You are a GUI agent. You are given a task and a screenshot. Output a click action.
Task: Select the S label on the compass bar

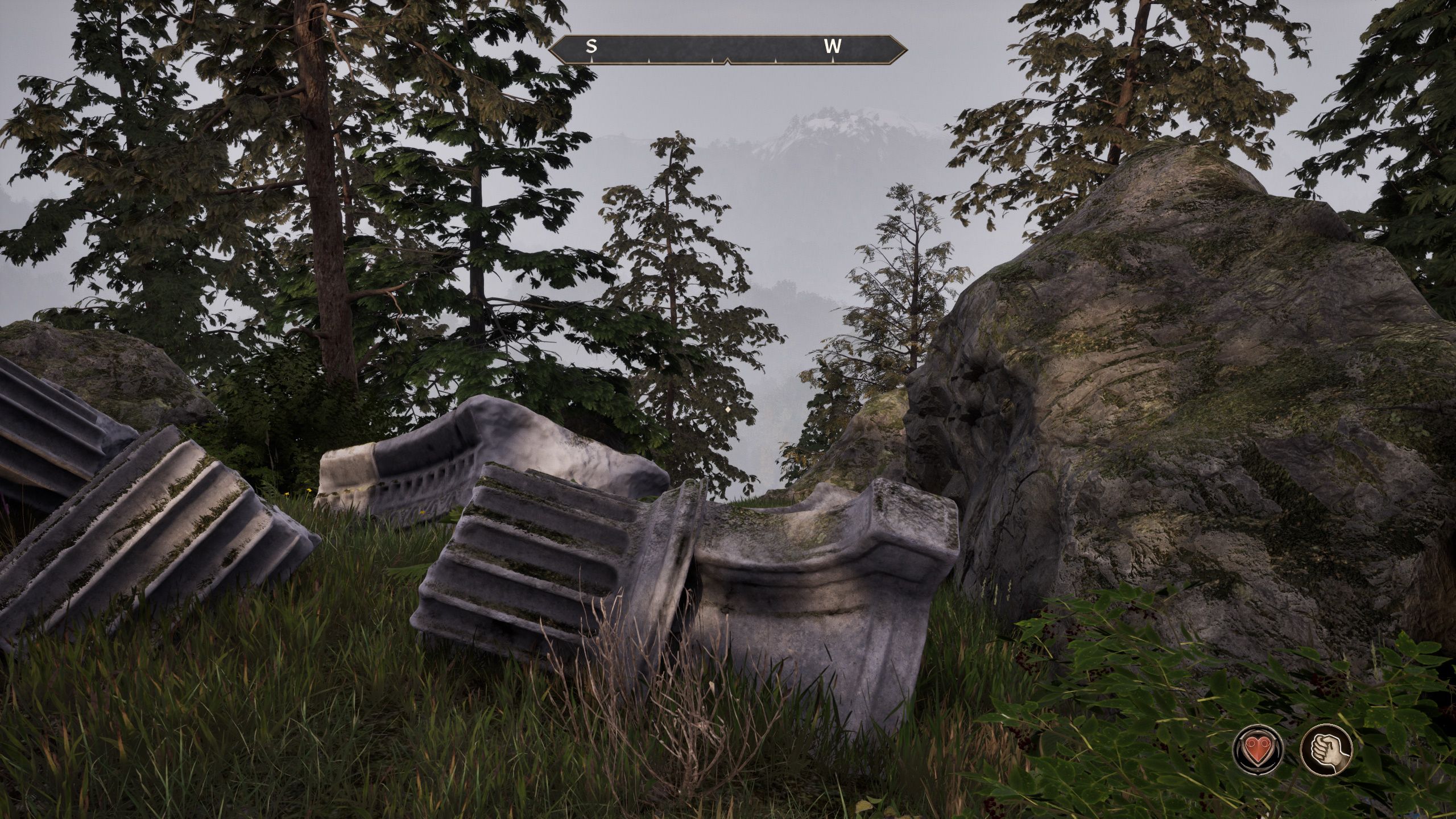click(x=591, y=46)
